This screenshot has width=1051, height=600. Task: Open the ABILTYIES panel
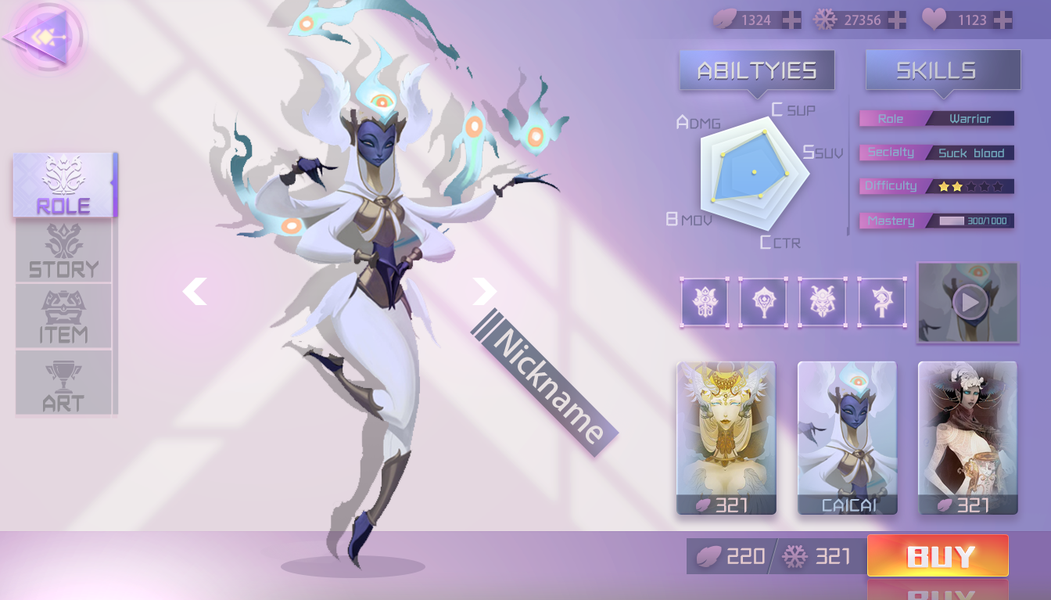(757, 70)
